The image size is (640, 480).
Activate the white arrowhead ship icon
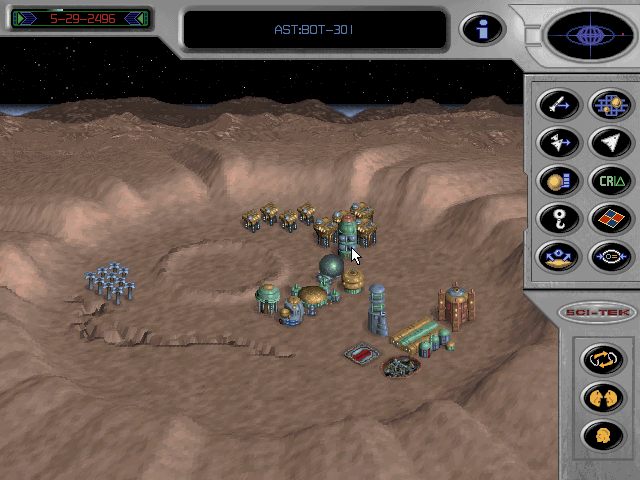coord(609,143)
